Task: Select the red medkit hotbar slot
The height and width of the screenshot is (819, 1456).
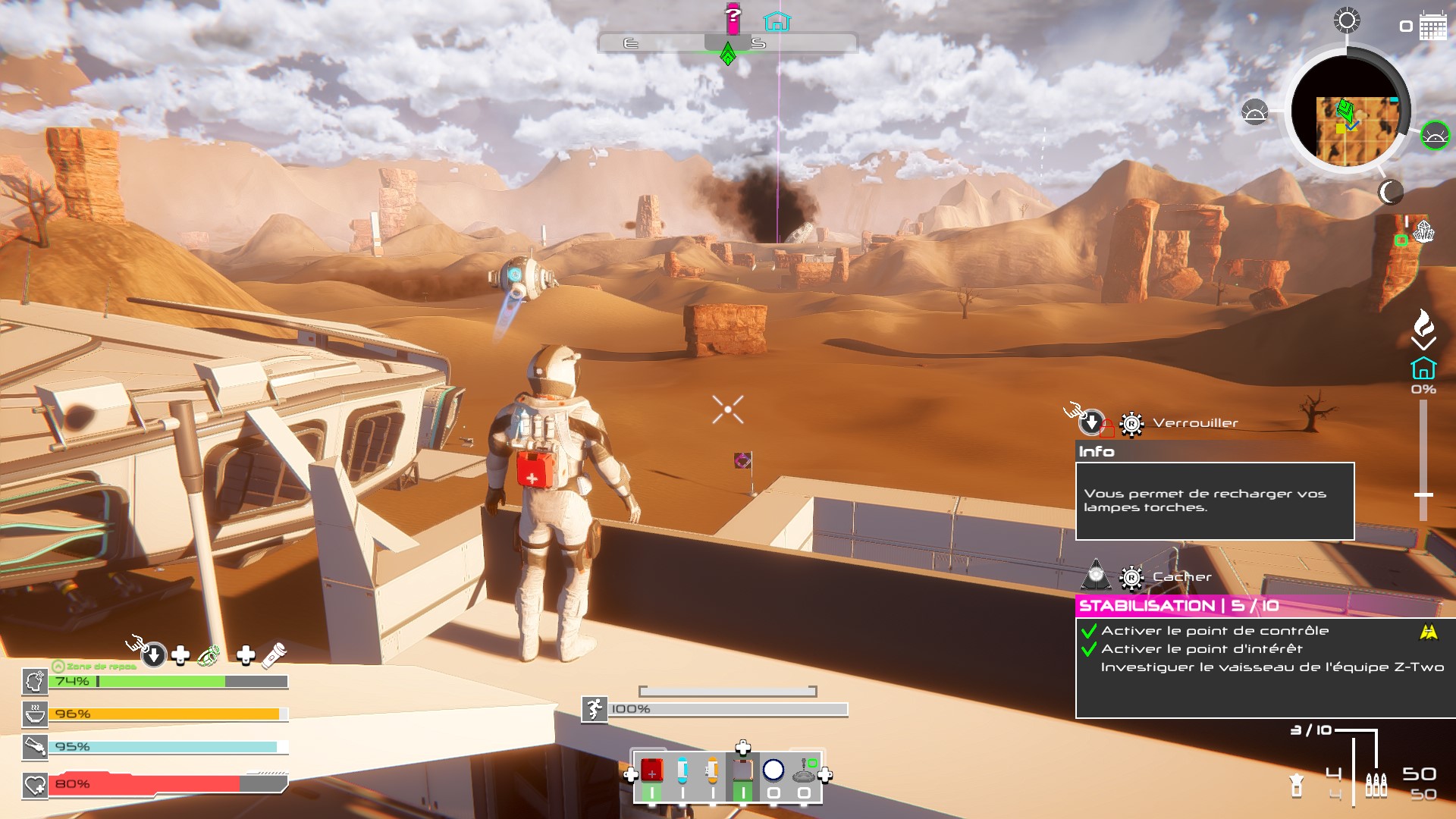Action: (651, 771)
